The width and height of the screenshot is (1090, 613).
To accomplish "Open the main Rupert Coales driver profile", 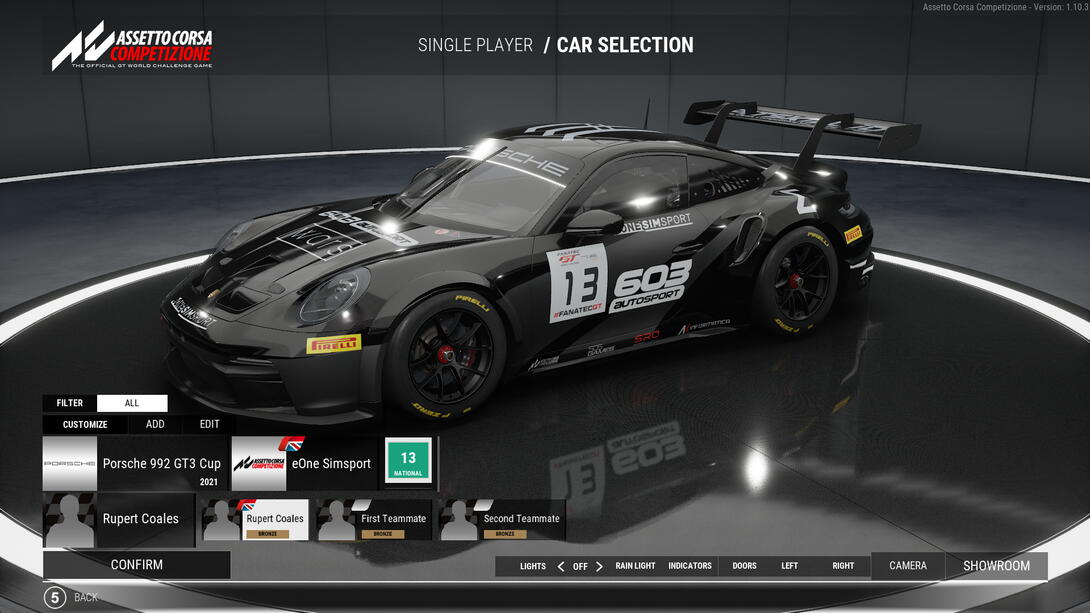I will [x=118, y=519].
